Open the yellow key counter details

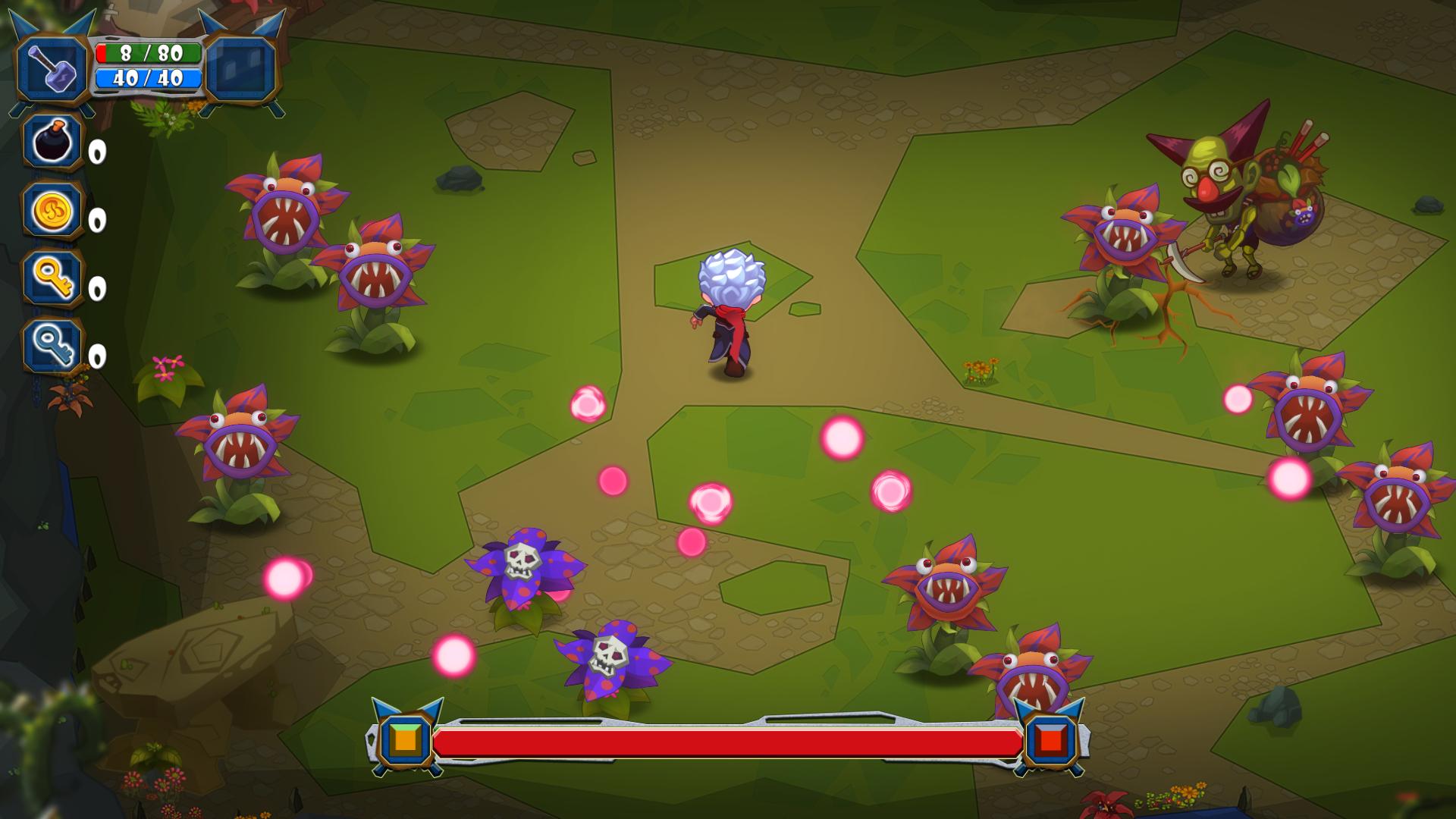(96, 290)
